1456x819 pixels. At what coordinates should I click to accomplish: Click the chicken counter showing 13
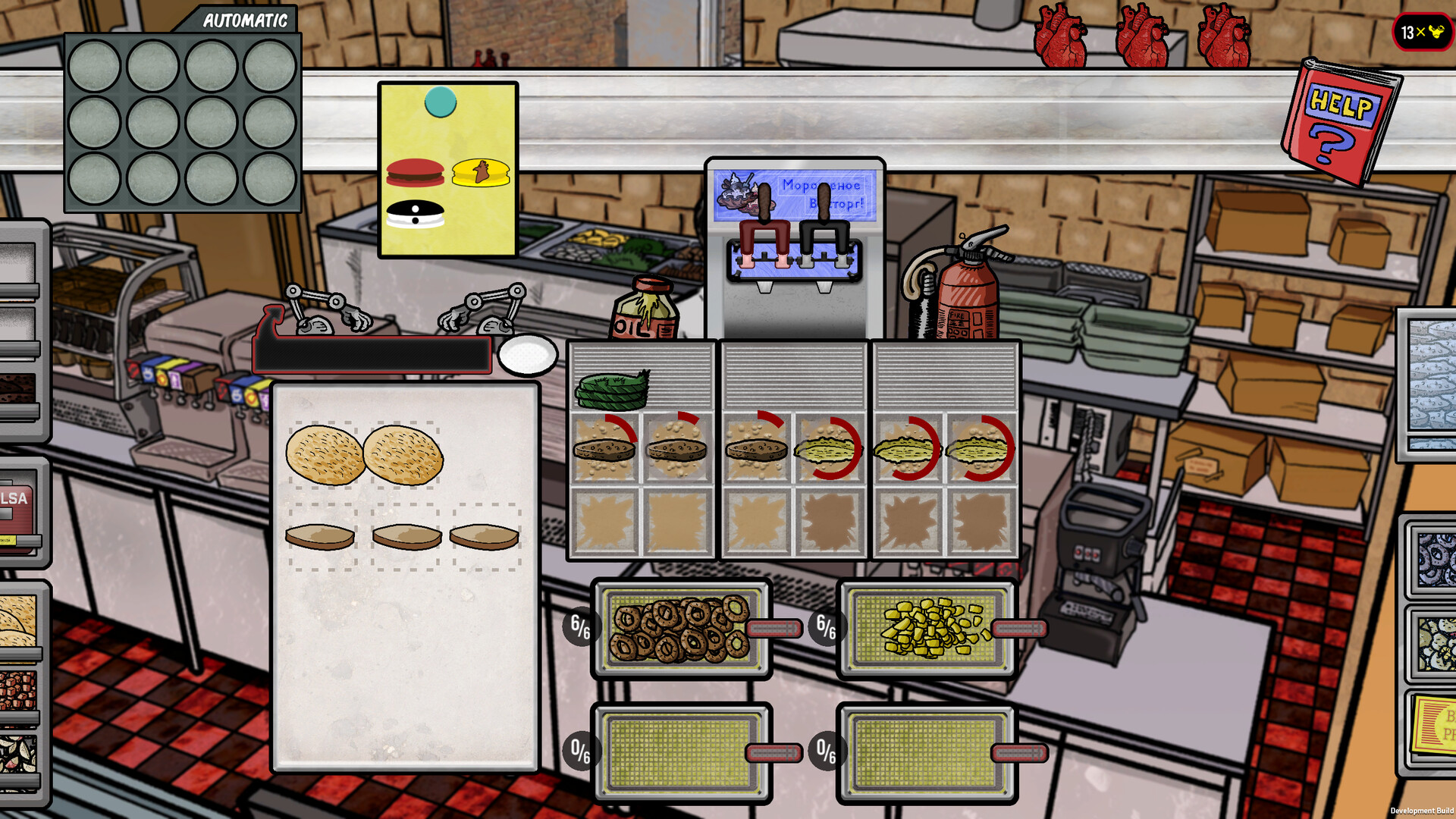(x=1423, y=33)
